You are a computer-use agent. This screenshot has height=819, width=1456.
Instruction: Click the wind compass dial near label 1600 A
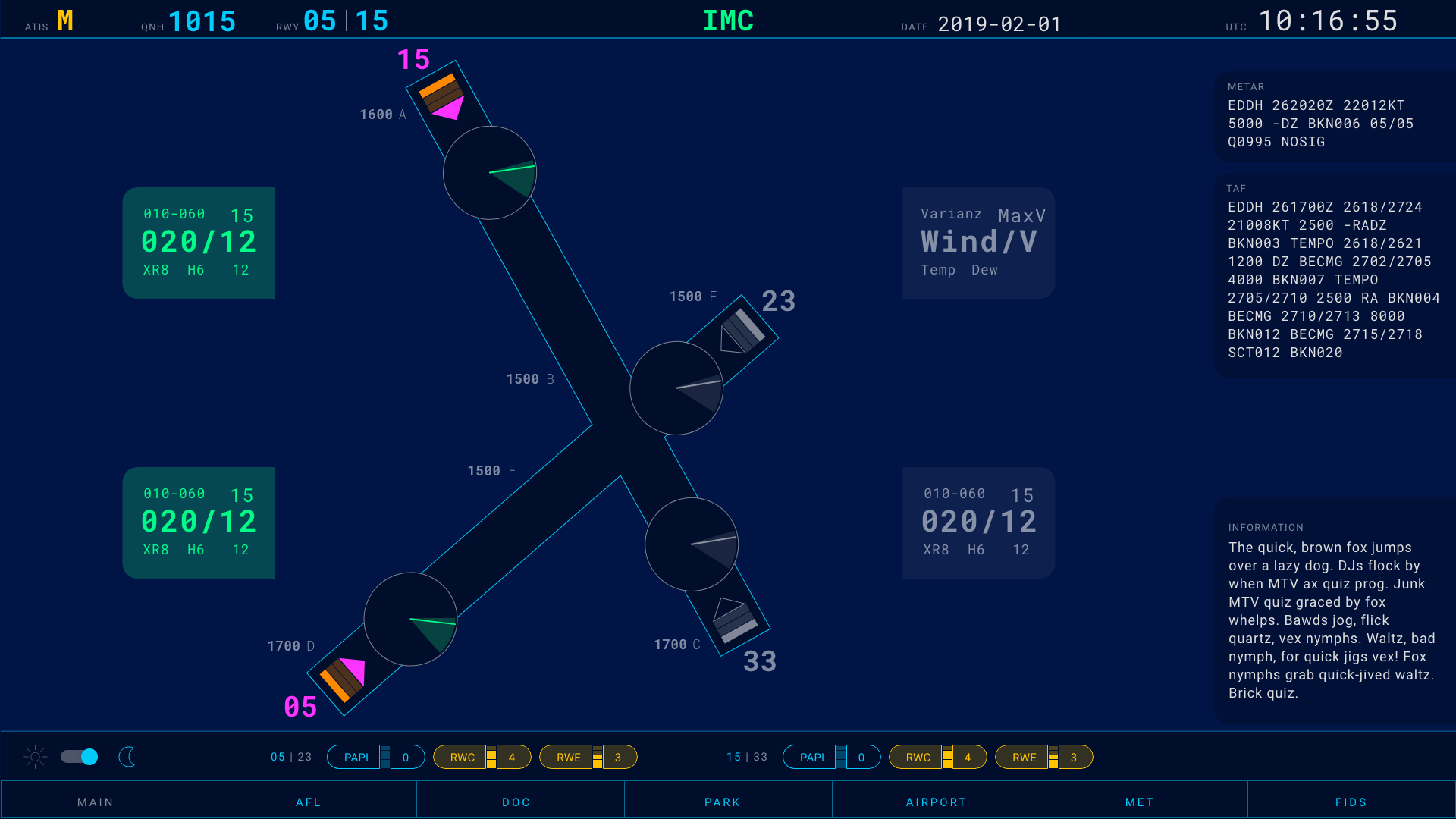point(490,173)
